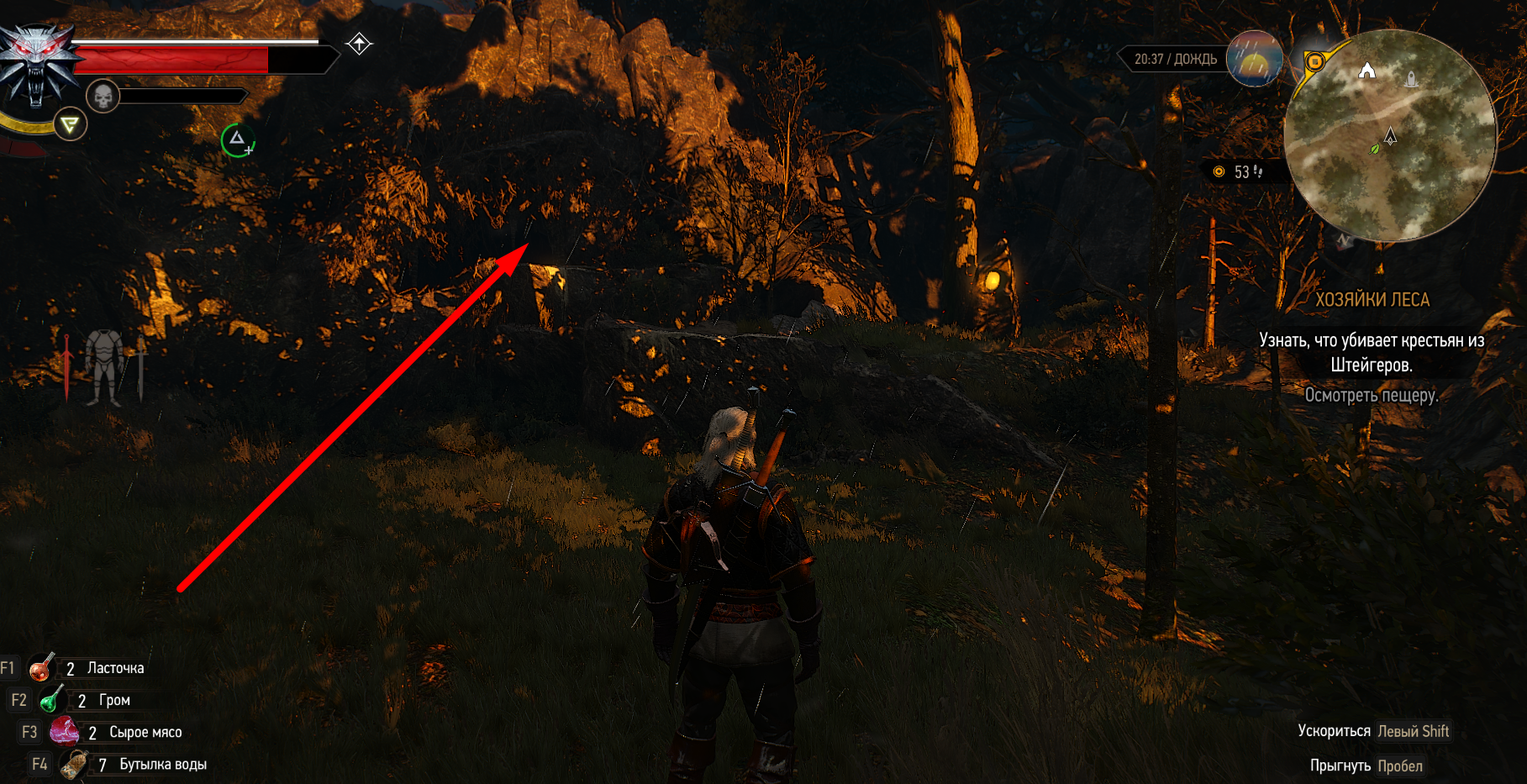Select the Бутылка воды slot
This screenshot has width=1527, height=784.
(74, 764)
